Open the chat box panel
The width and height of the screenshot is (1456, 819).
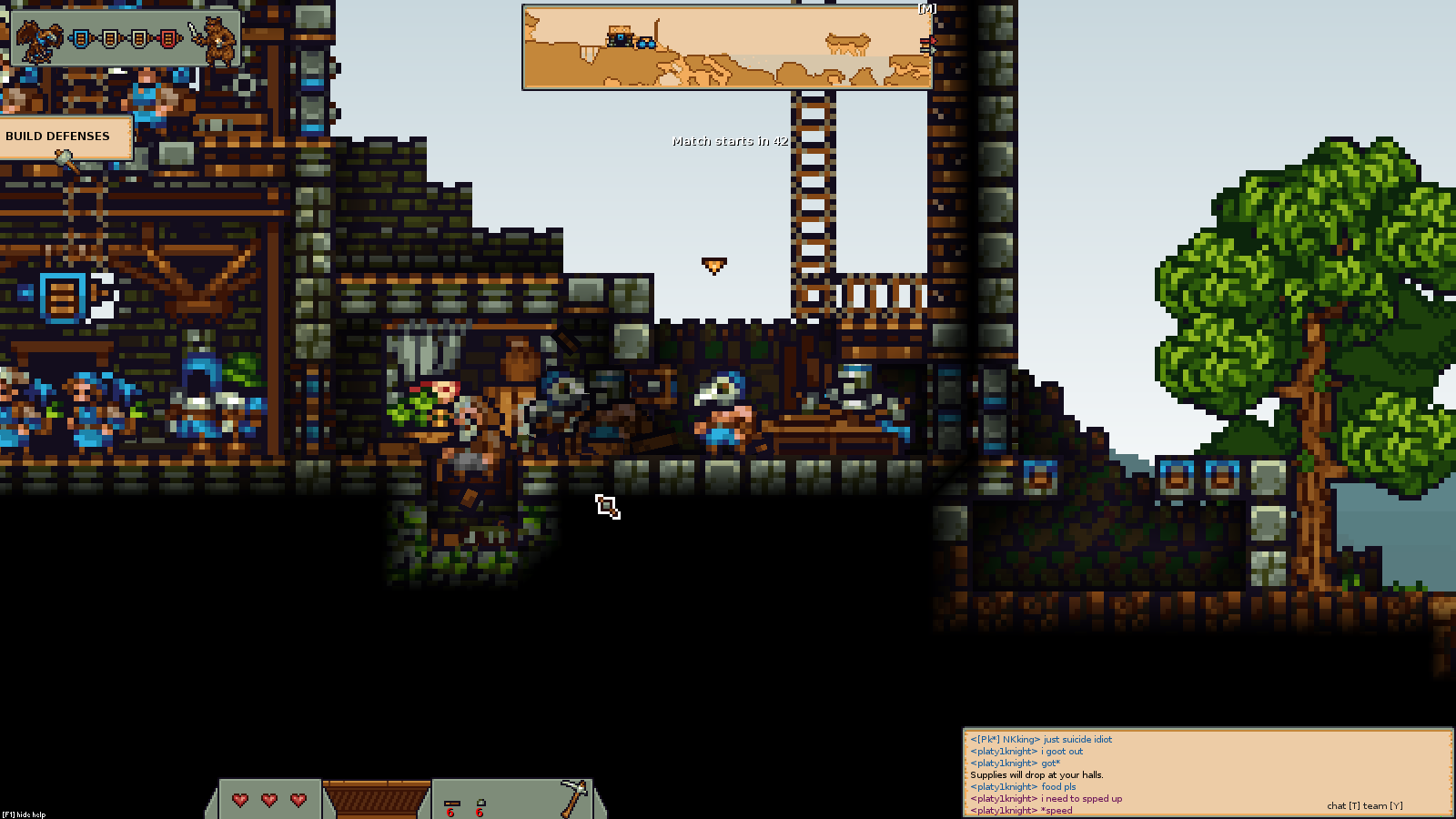[x=1208, y=773]
